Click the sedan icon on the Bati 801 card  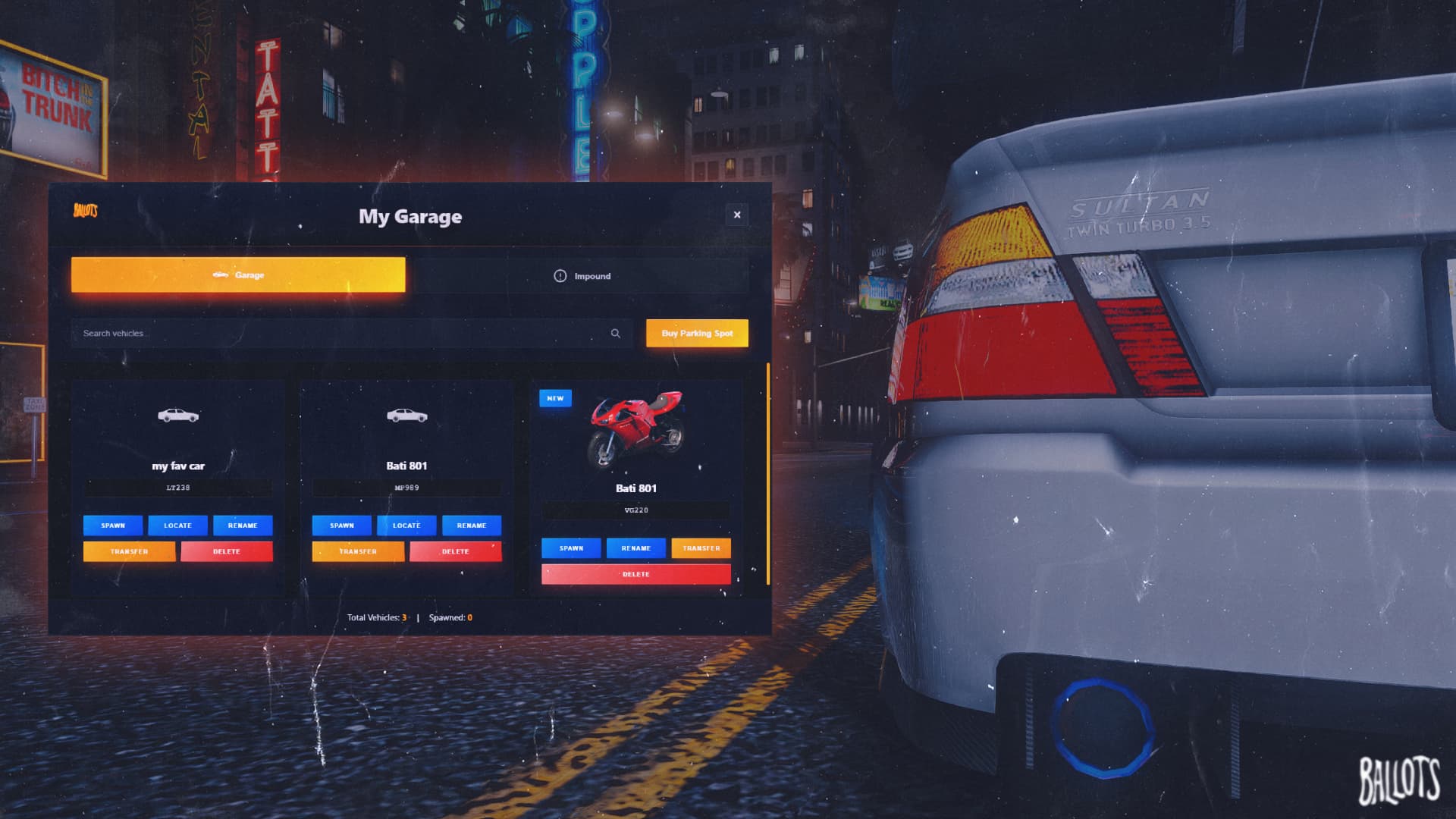(407, 416)
